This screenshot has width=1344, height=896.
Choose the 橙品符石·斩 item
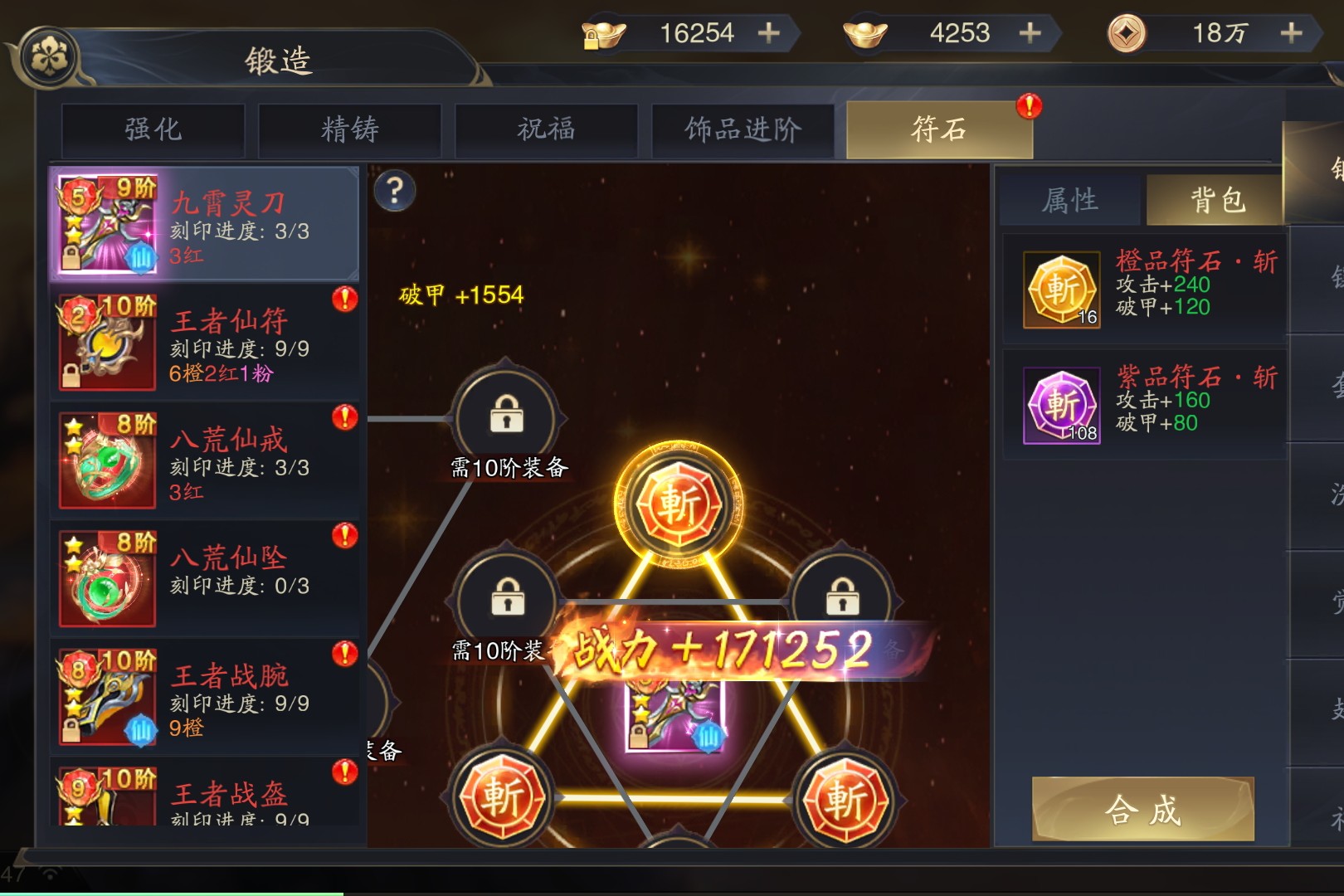click(1143, 288)
